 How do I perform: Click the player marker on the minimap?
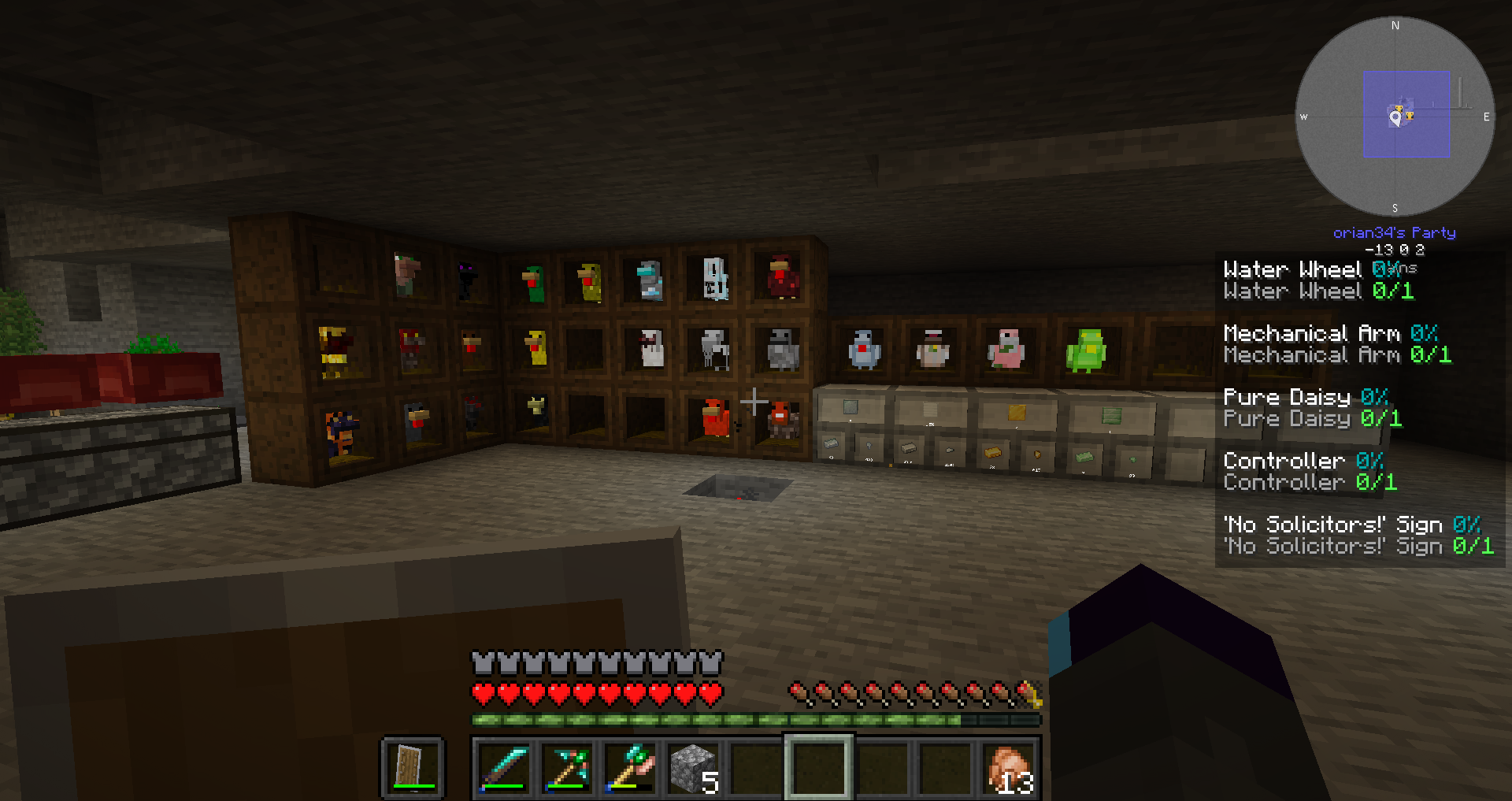coord(1394,118)
